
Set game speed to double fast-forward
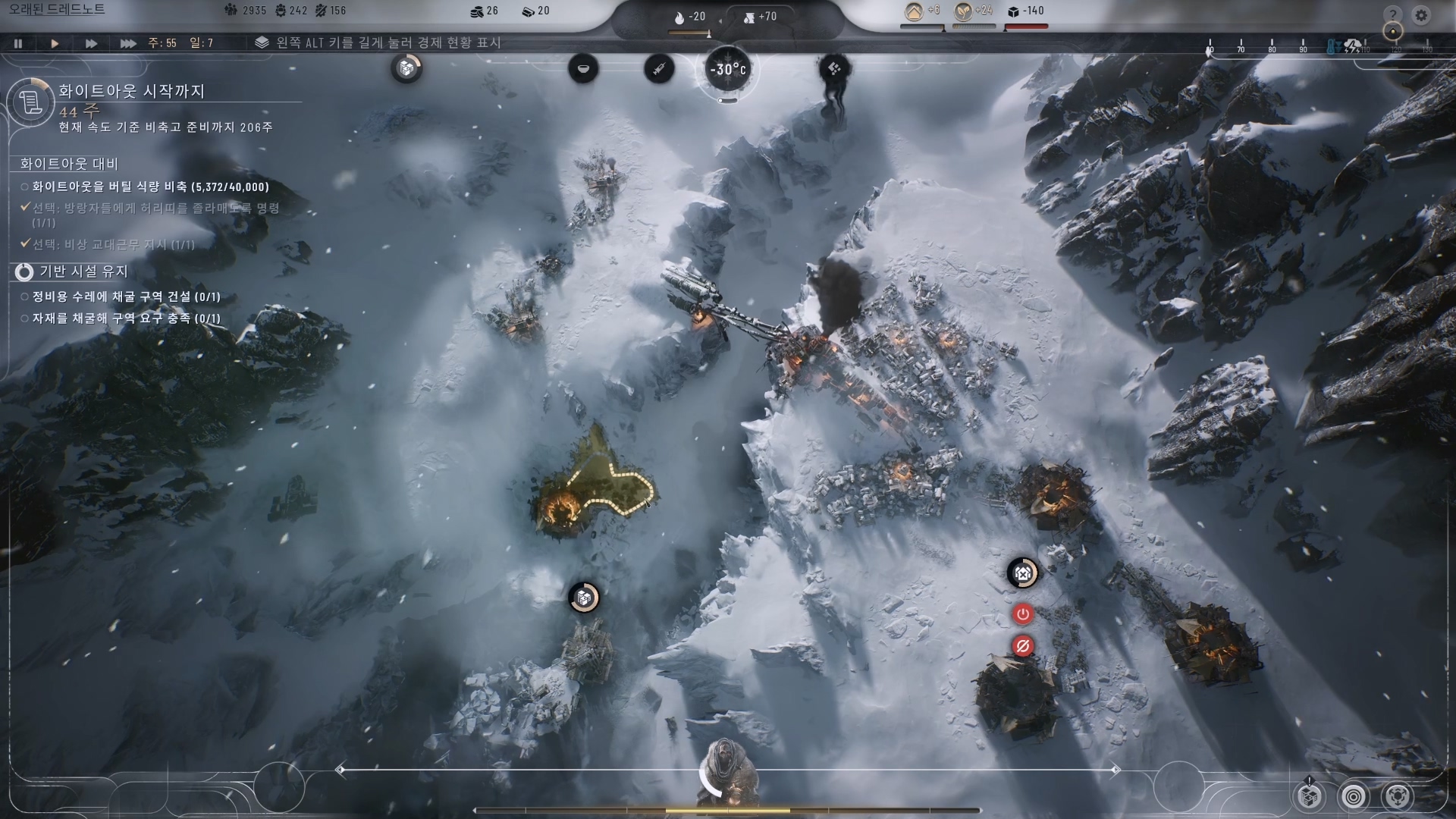click(x=91, y=43)
